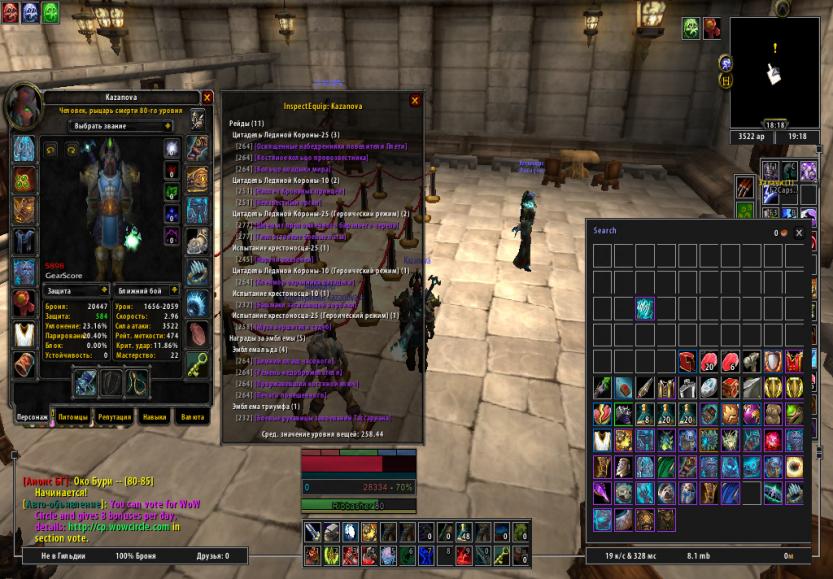Open the 'Защита' stats dropdown
Screen dimensions: 833x579
78,289
